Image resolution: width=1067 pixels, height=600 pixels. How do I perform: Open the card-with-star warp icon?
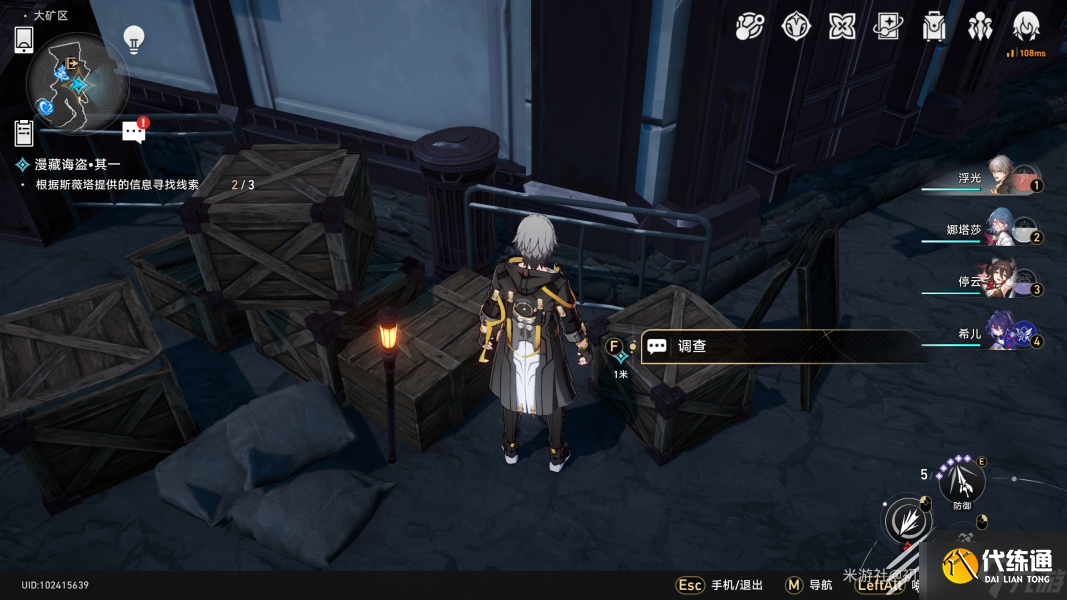(x=888, y=27)
